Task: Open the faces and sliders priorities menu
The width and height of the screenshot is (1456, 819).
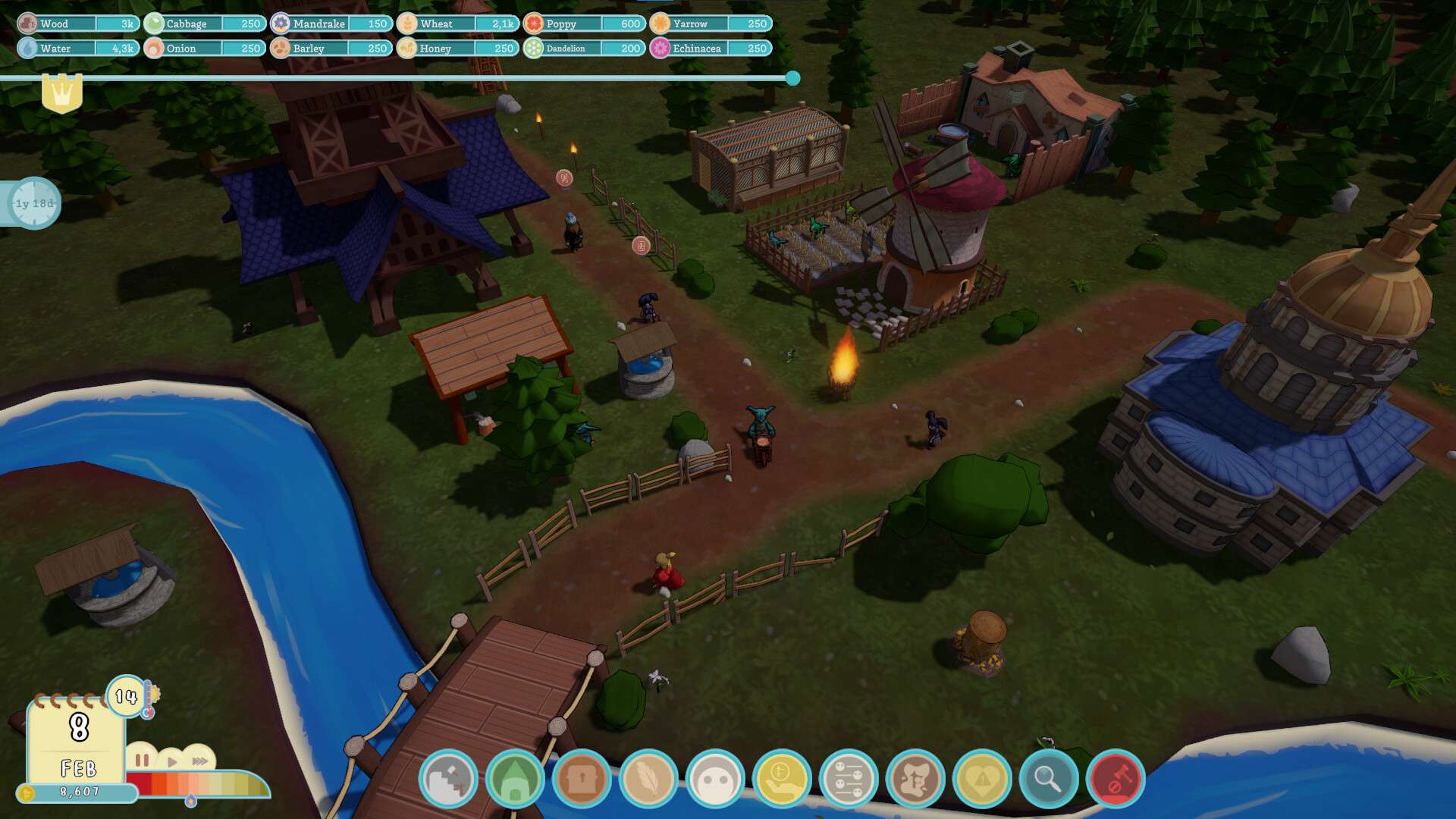Action: tap(849, 779)
